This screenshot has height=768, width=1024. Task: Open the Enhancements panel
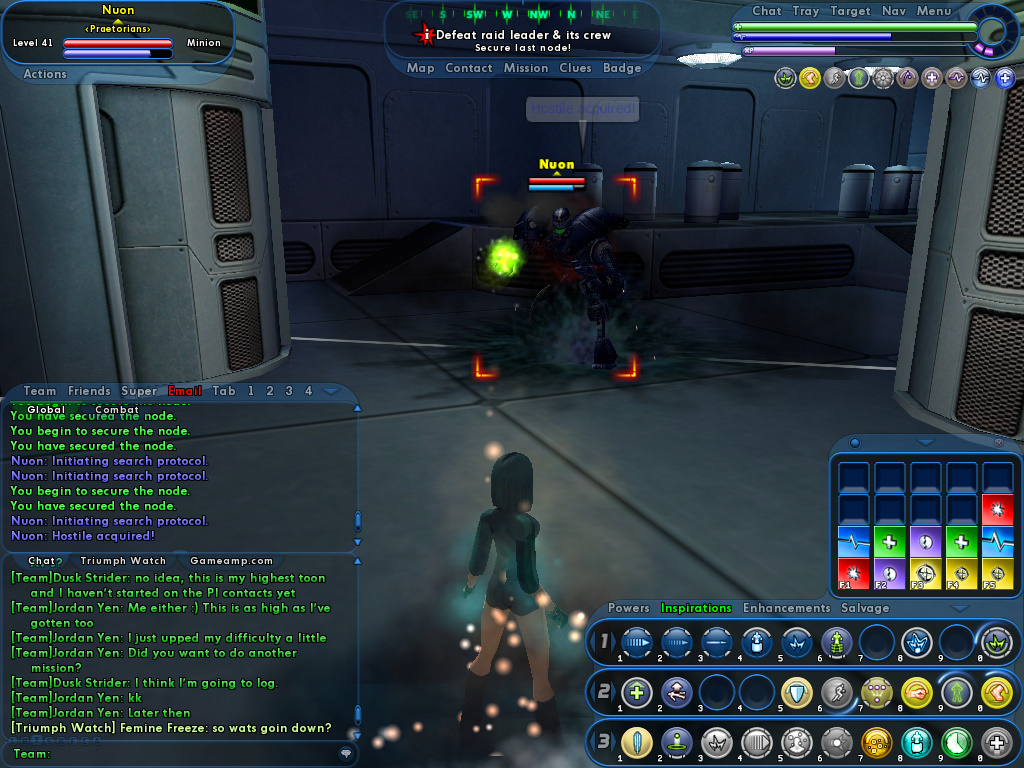[x=786, y=608]
